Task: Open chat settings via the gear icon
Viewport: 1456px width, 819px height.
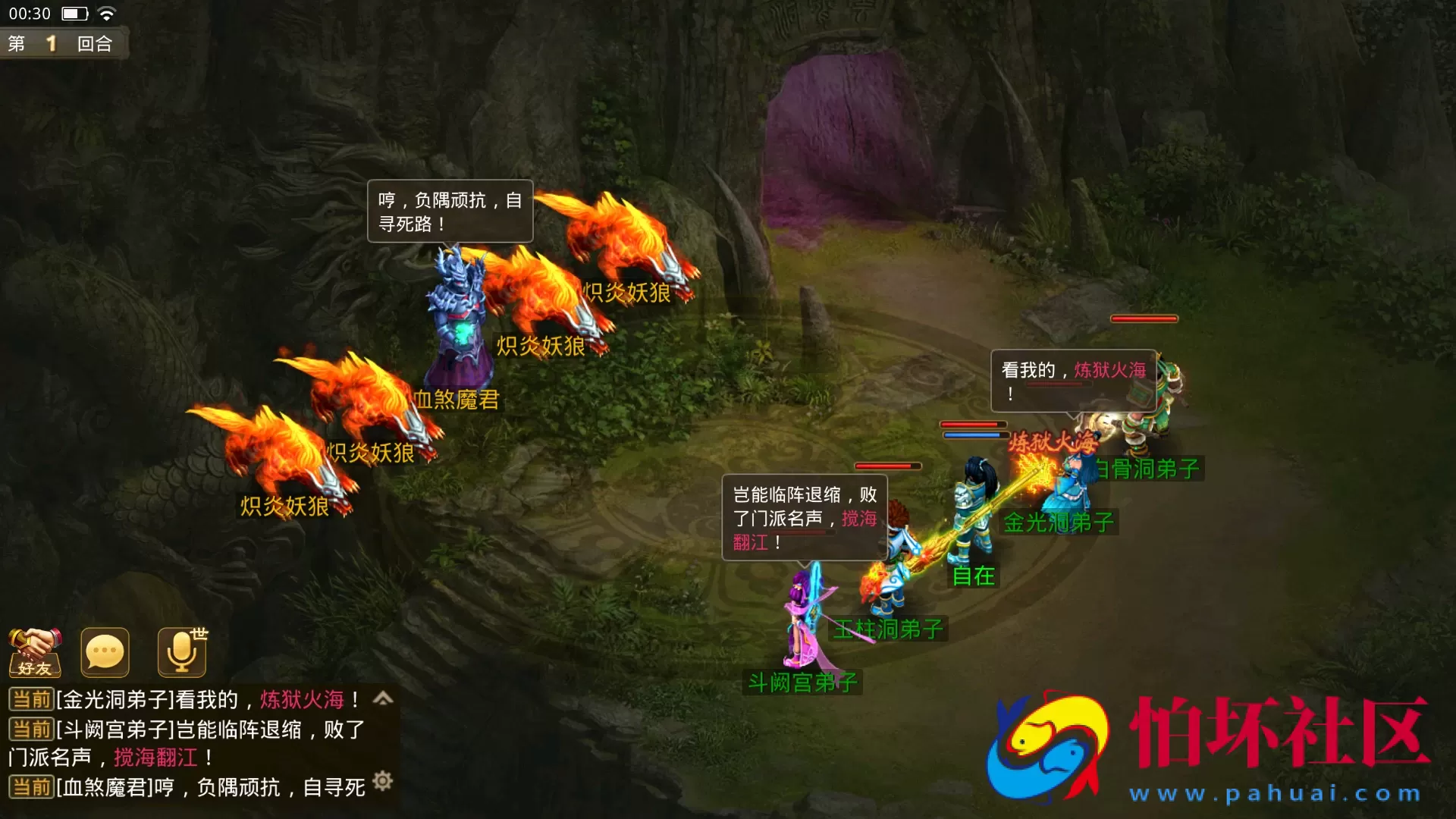Action: tap(383, 780)
